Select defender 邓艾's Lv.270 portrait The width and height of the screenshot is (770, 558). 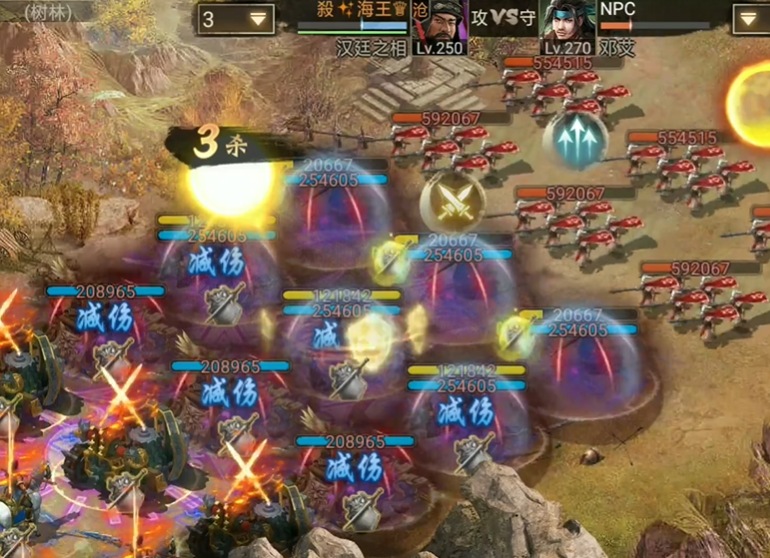pos(568,24)
